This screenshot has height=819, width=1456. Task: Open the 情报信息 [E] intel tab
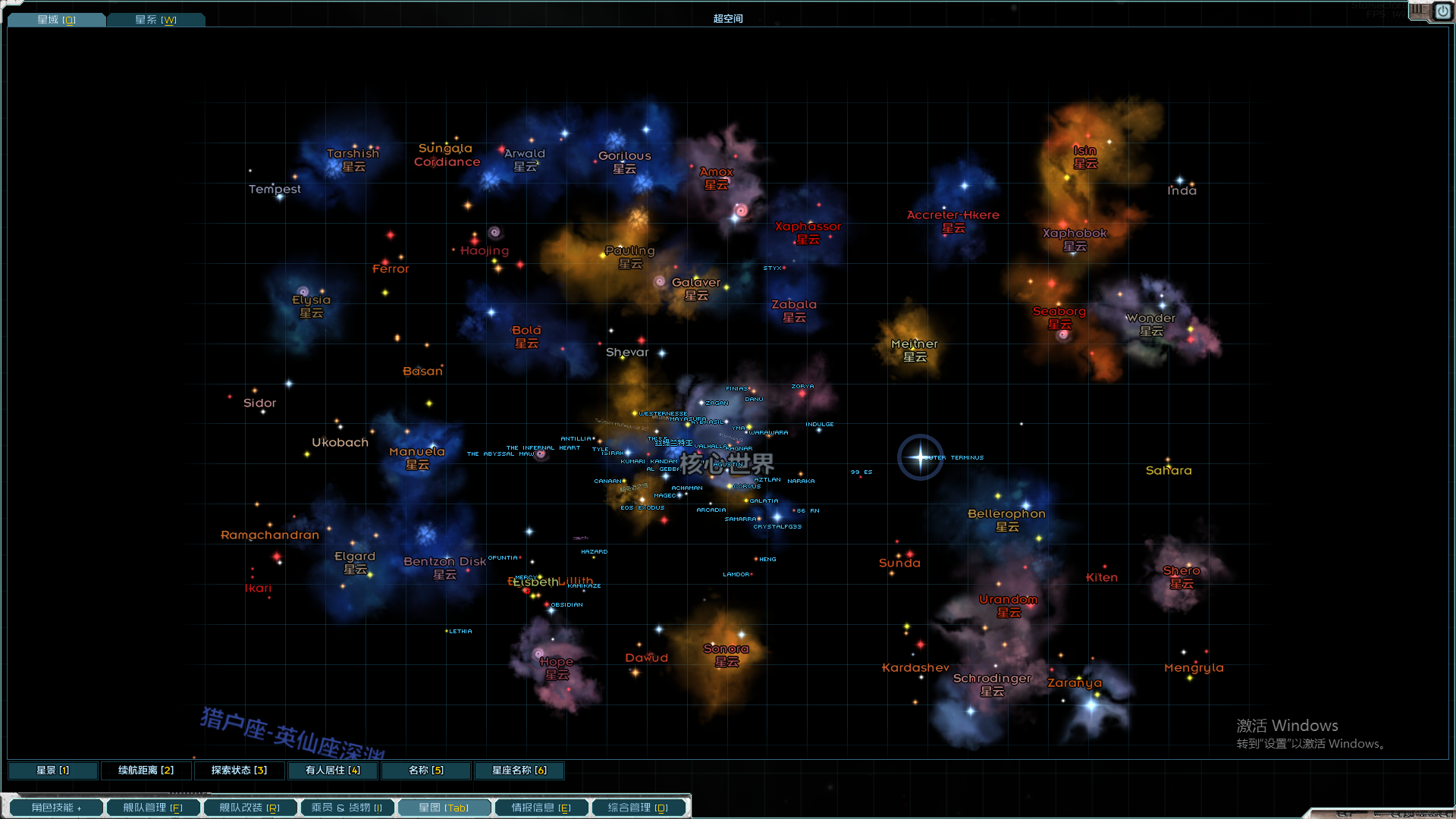click(x=541, y=807)
